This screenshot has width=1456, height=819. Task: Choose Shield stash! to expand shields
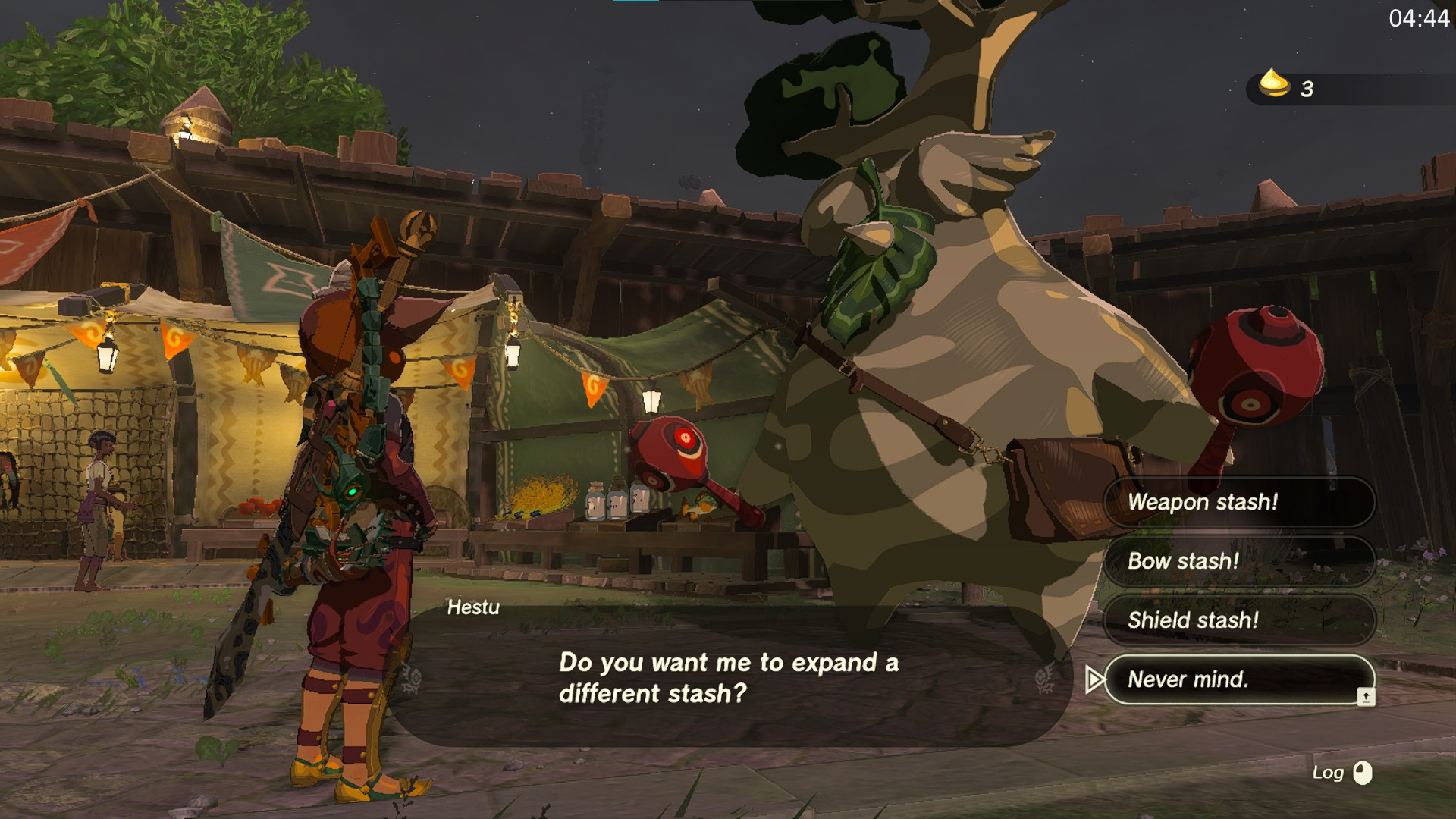[1238, 620]
